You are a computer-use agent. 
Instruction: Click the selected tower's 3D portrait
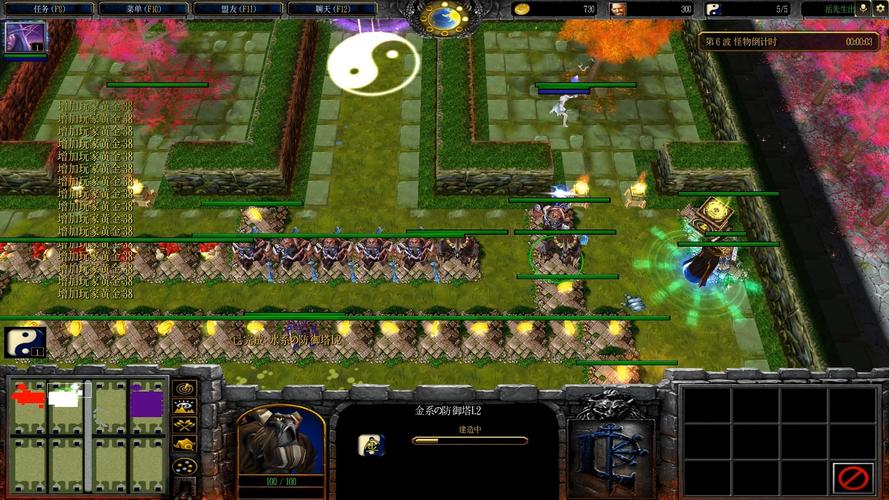pos(281,438)
